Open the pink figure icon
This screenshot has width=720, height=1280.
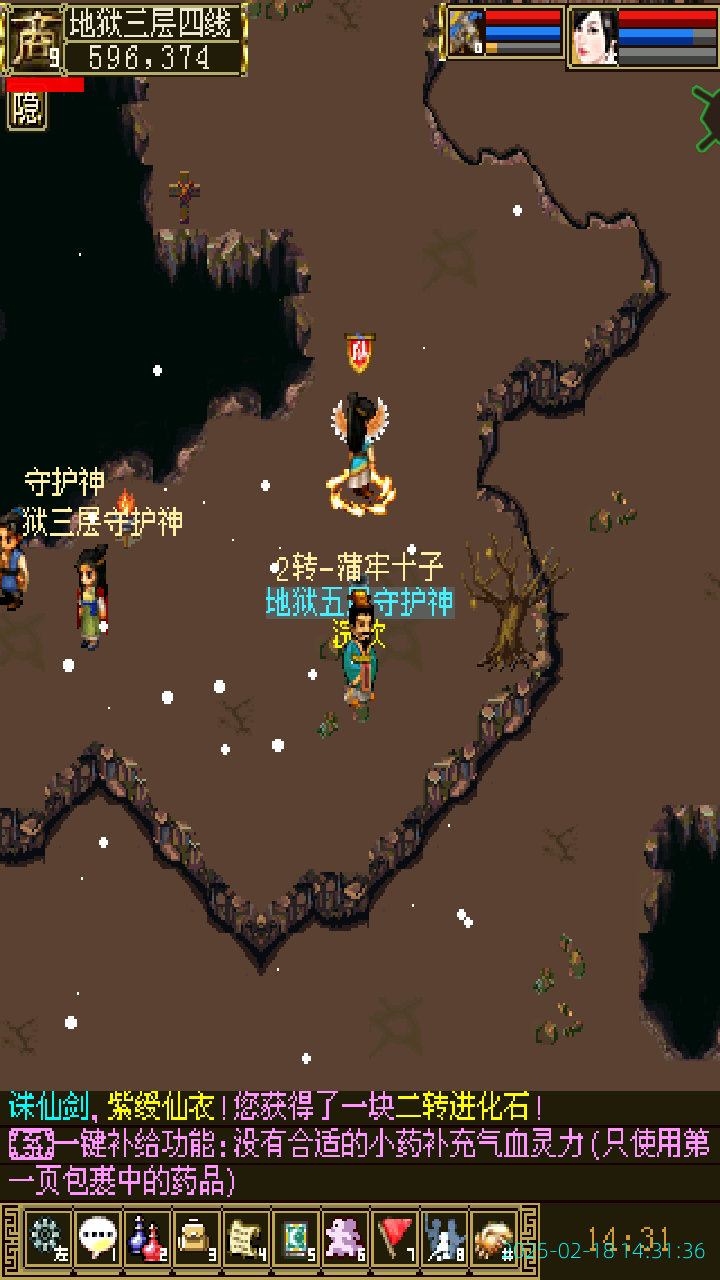(346, 1238)
